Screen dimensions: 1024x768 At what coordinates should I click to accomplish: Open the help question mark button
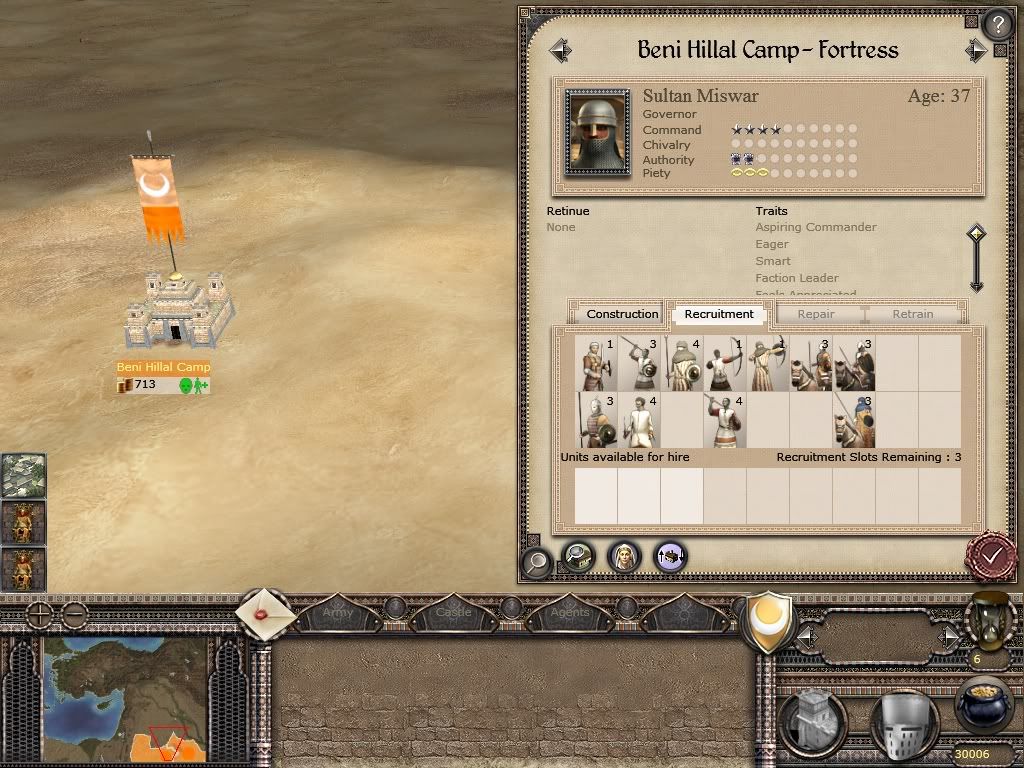click(997, 24)
